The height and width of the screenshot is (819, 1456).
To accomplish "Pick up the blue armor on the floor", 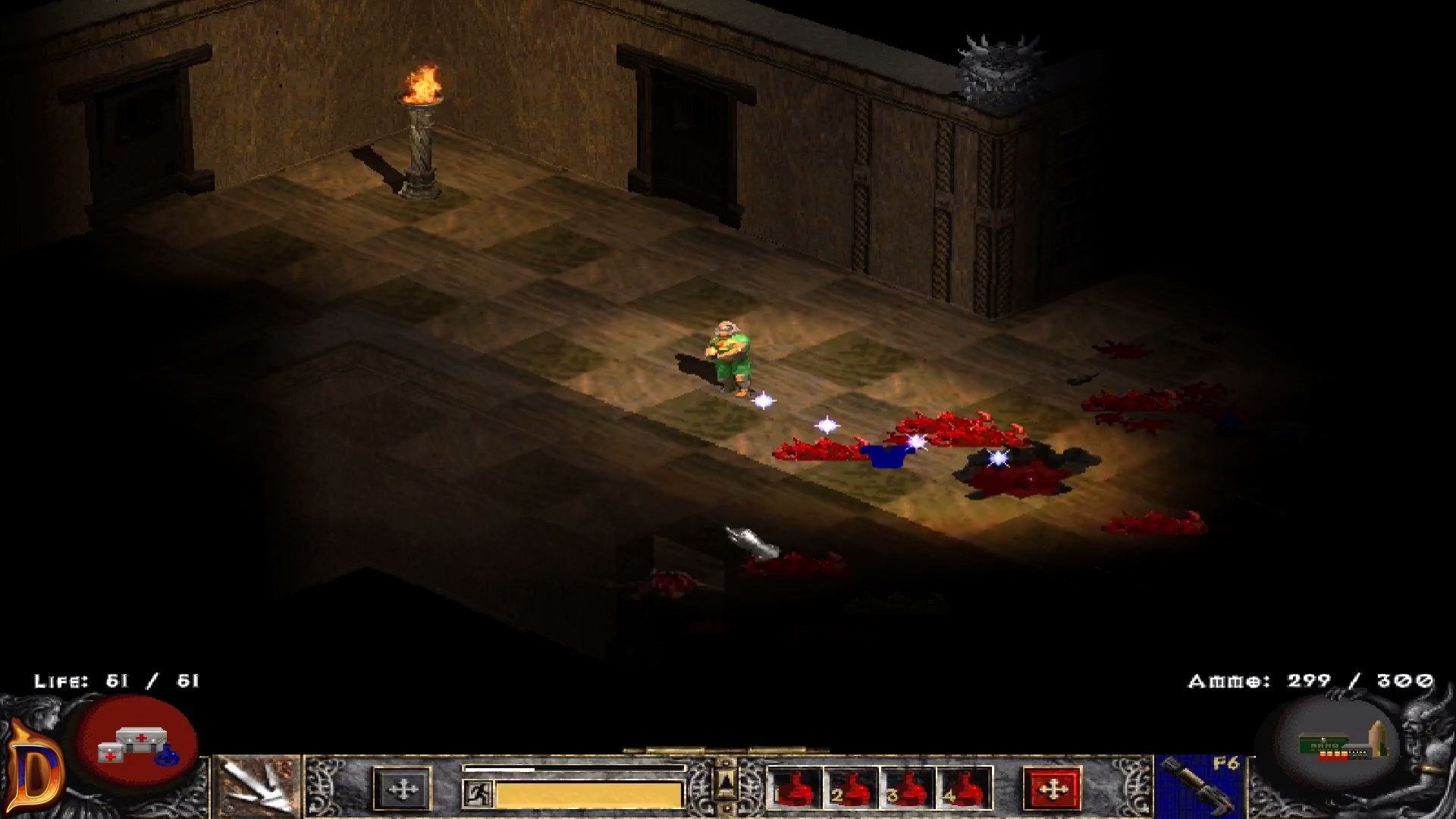I will pyautogui.click(x=887, y=455).
